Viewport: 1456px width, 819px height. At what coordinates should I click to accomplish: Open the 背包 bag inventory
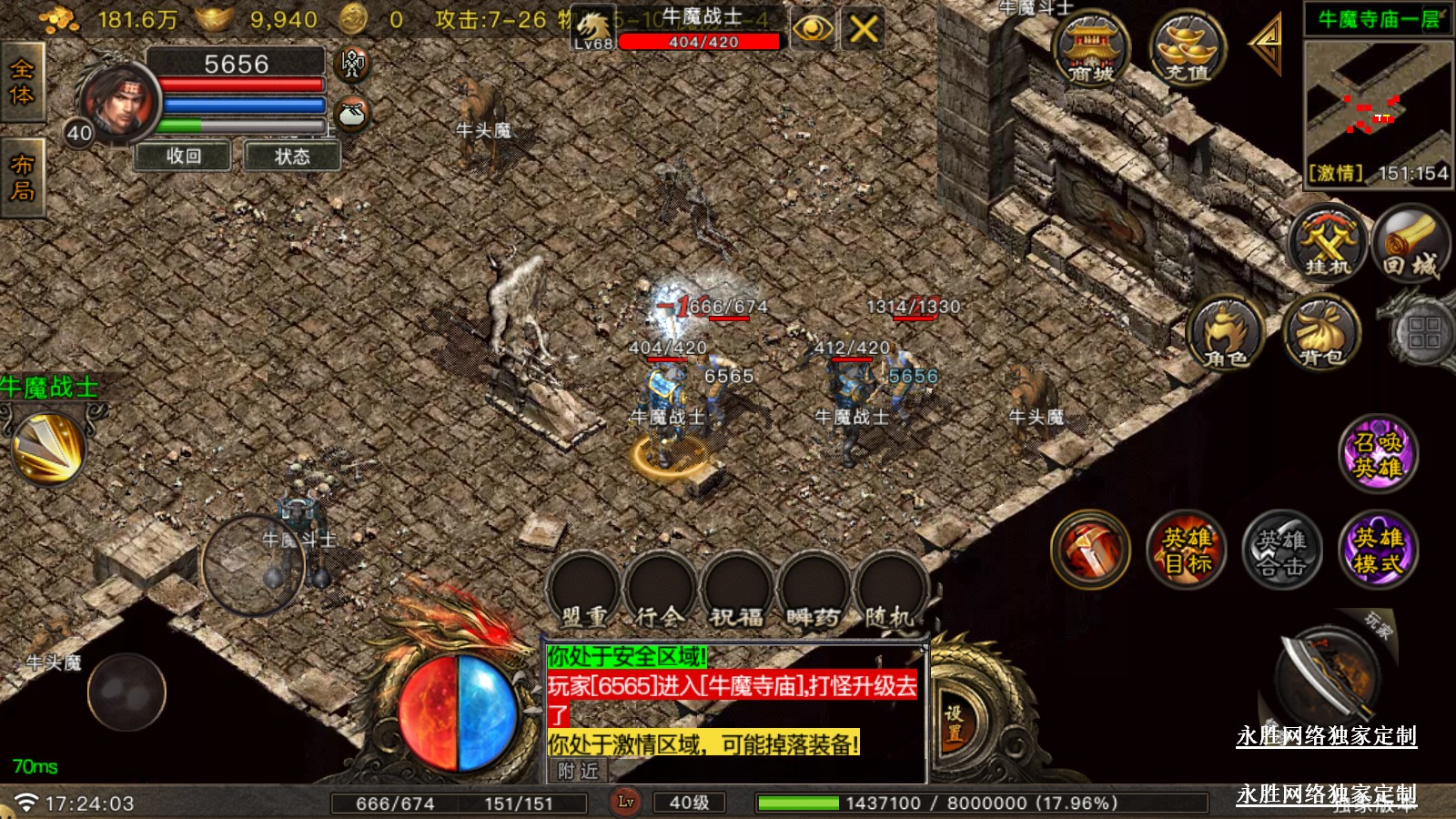click(1320, 334)
